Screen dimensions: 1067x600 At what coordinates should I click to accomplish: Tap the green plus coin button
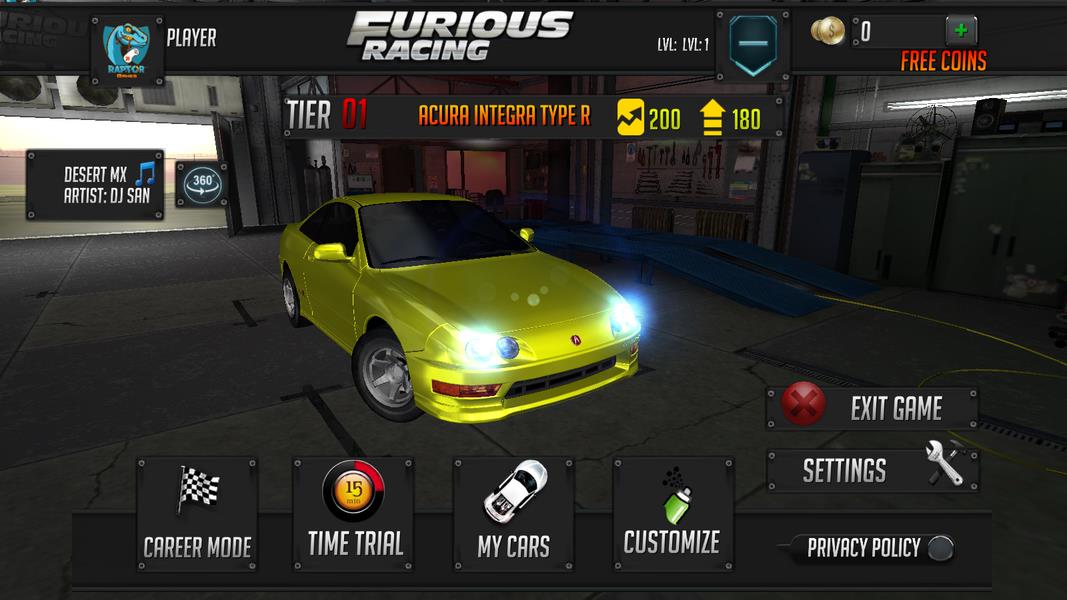pos(961,30)
